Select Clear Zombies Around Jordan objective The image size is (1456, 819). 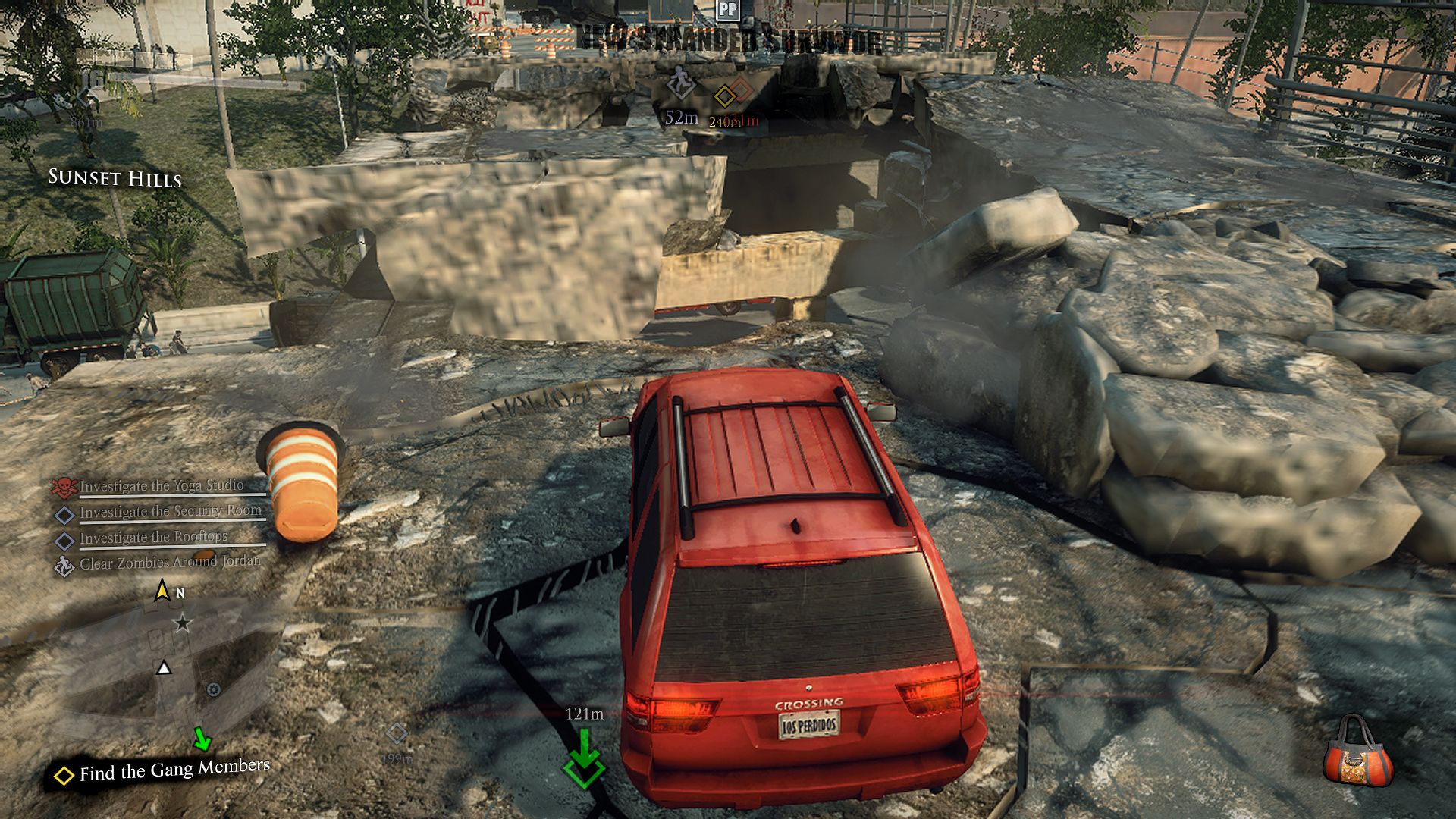click(169, 563)
